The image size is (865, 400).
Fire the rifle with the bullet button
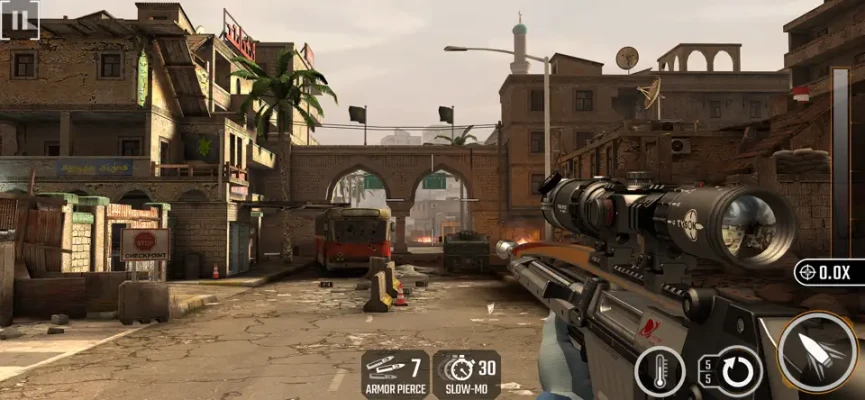pos(817,353)
